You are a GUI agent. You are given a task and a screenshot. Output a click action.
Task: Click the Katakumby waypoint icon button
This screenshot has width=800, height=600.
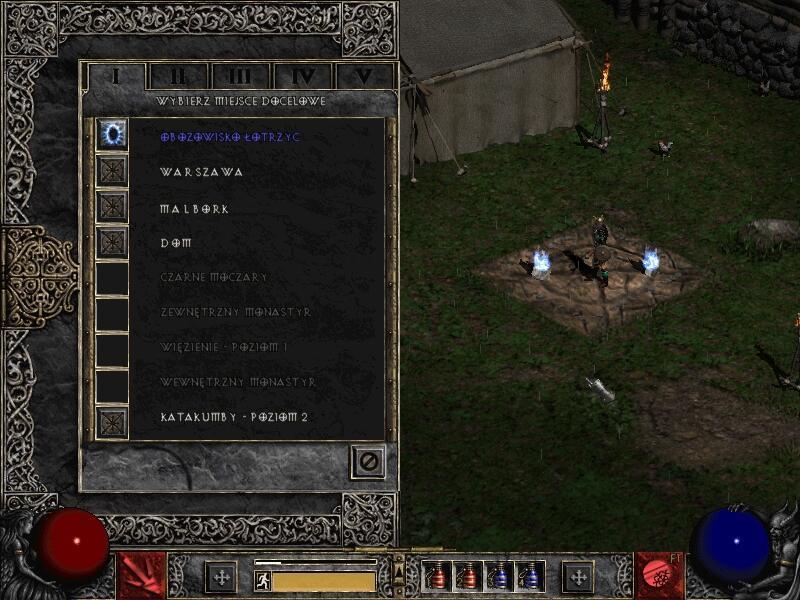tap(112, 421)
